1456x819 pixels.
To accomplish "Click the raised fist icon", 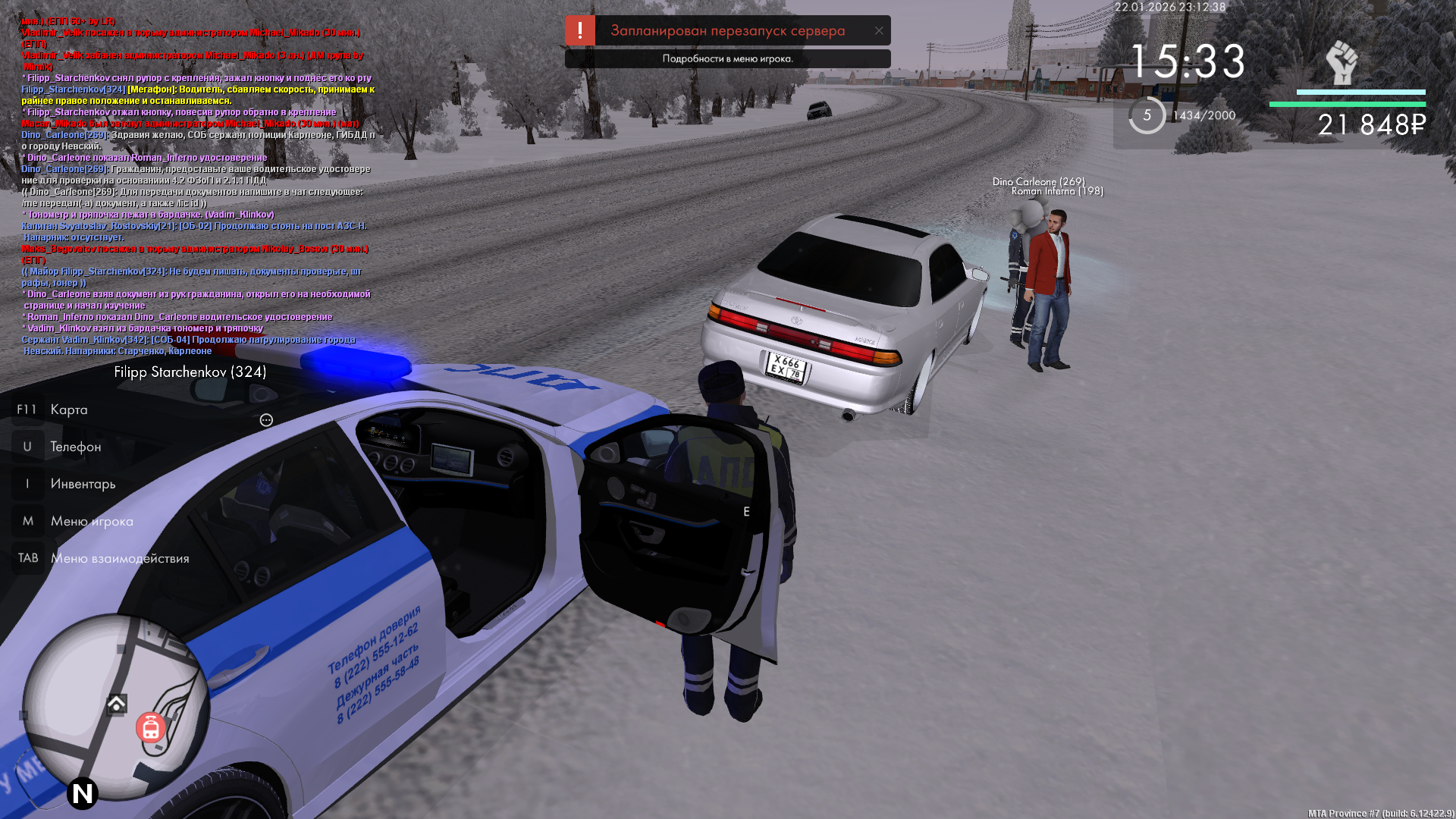I will [x=1341, y=63].
